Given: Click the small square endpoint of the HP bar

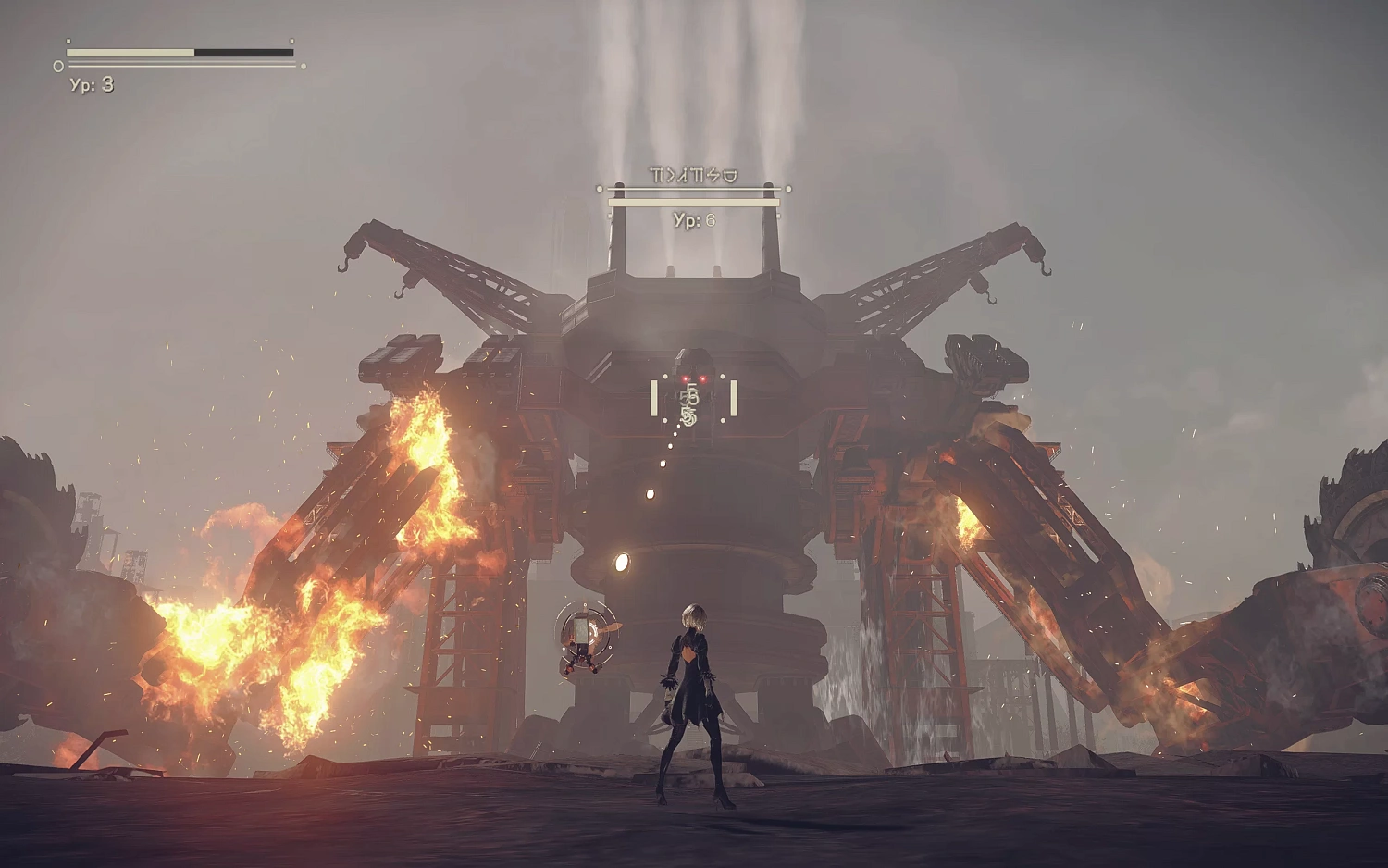Looking at the screenshot, I should (291, 41).
